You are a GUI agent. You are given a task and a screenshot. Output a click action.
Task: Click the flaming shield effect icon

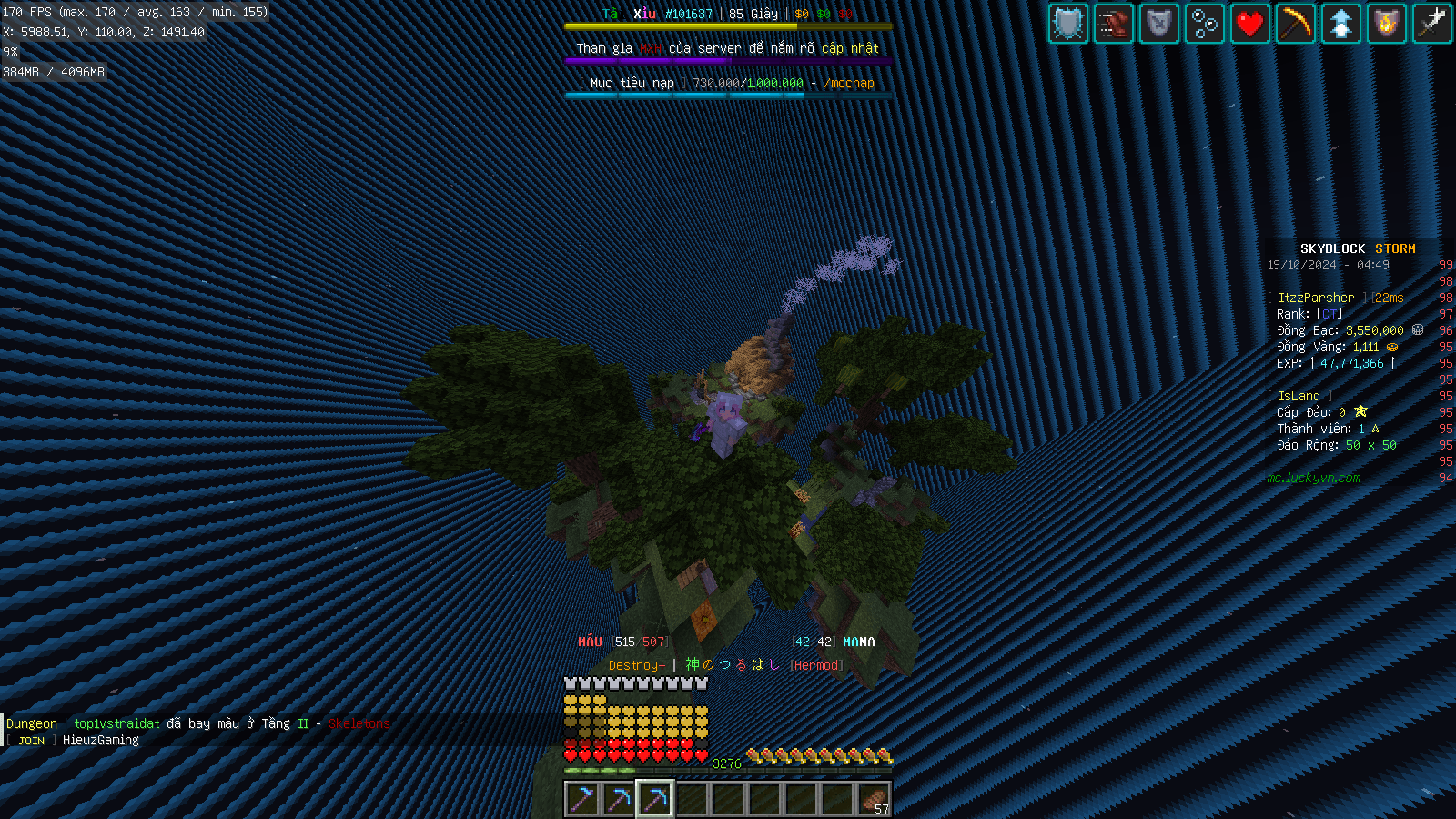tap(1386, 25)
